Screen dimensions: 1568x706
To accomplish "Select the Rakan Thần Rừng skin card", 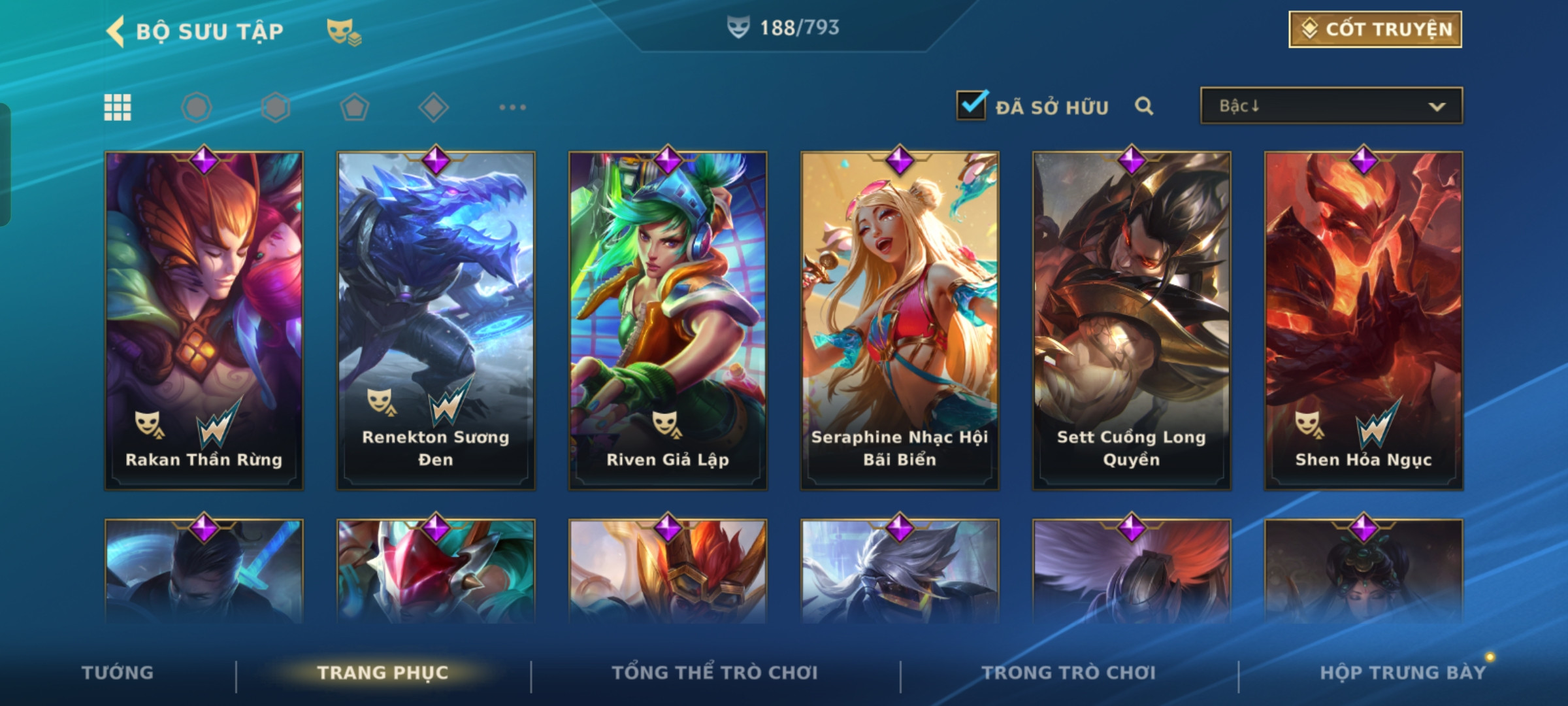I will click(x=204, y=320).
